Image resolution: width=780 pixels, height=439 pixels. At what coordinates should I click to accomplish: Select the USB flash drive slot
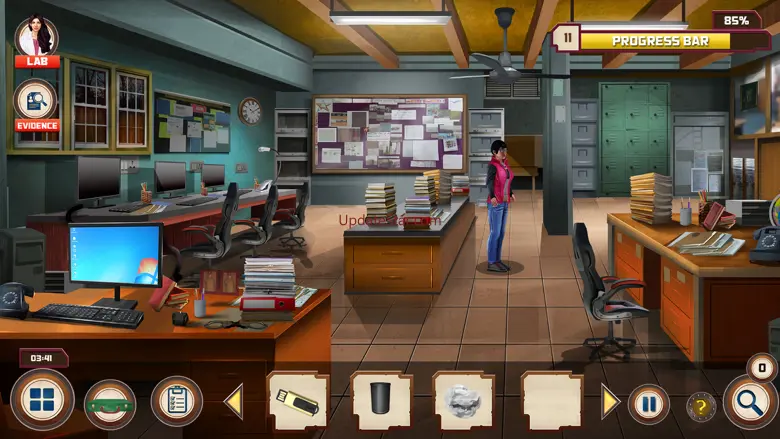click(298, 402)
